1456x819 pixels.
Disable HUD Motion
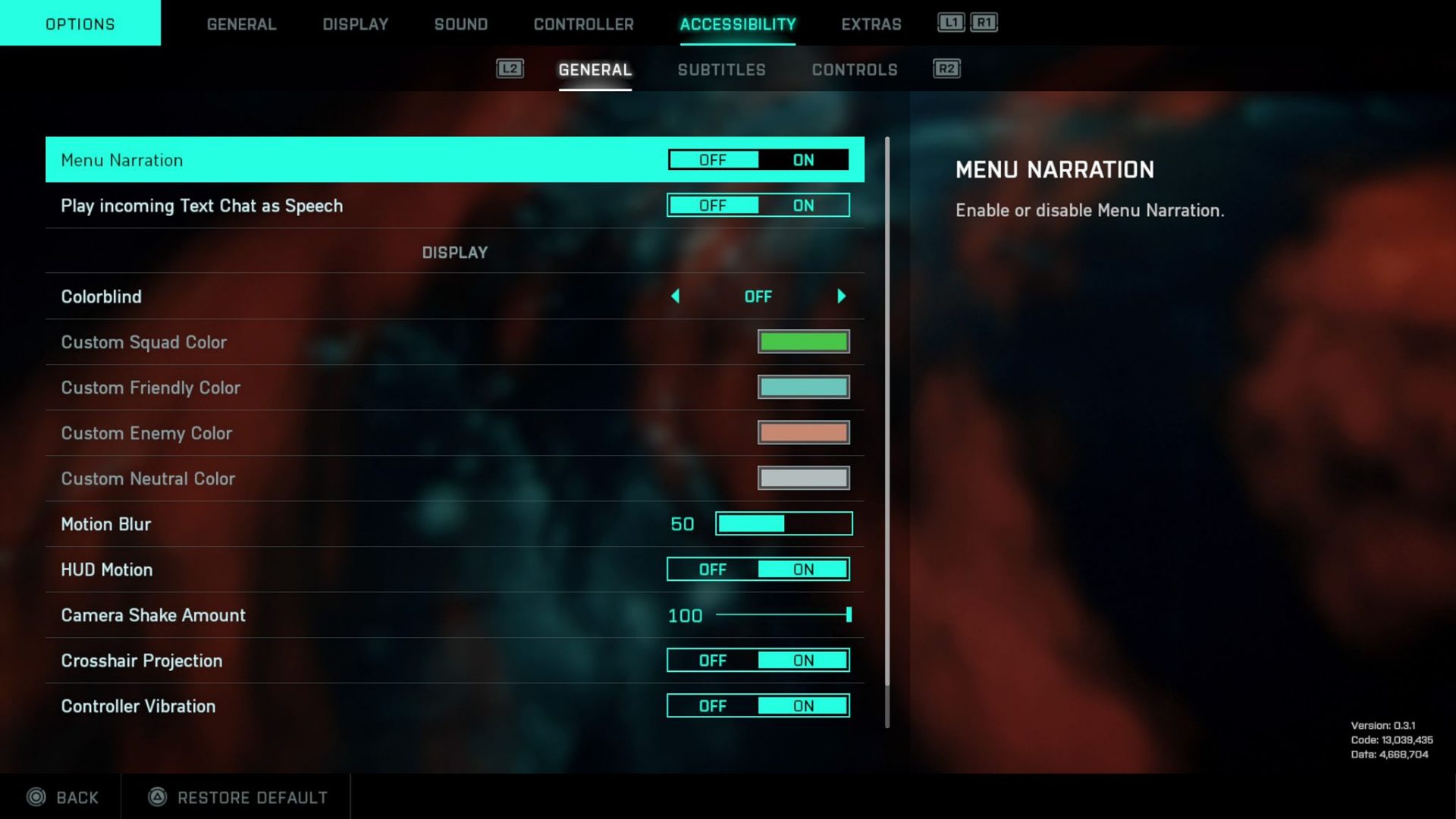[712, 569]
